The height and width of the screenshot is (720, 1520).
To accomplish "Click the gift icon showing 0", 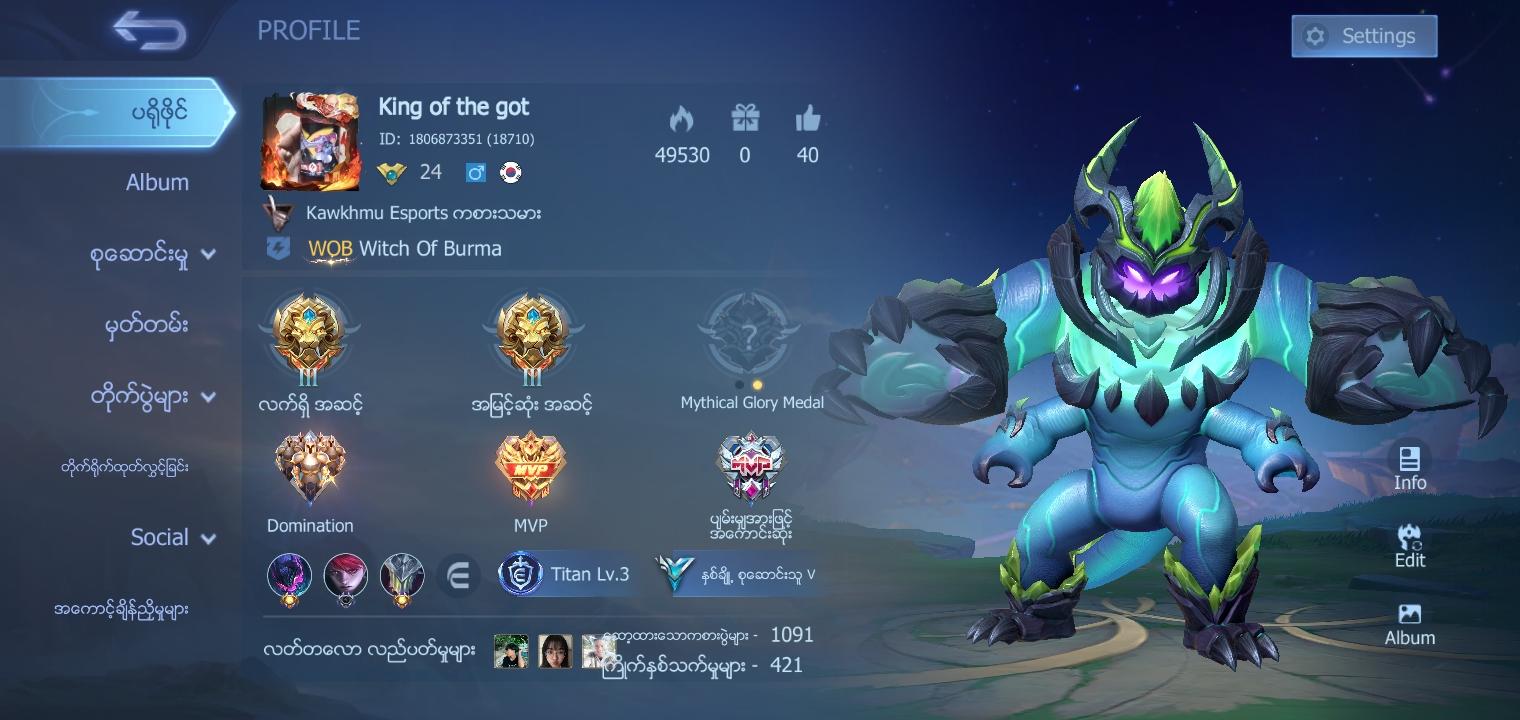I will pos(745,120).
